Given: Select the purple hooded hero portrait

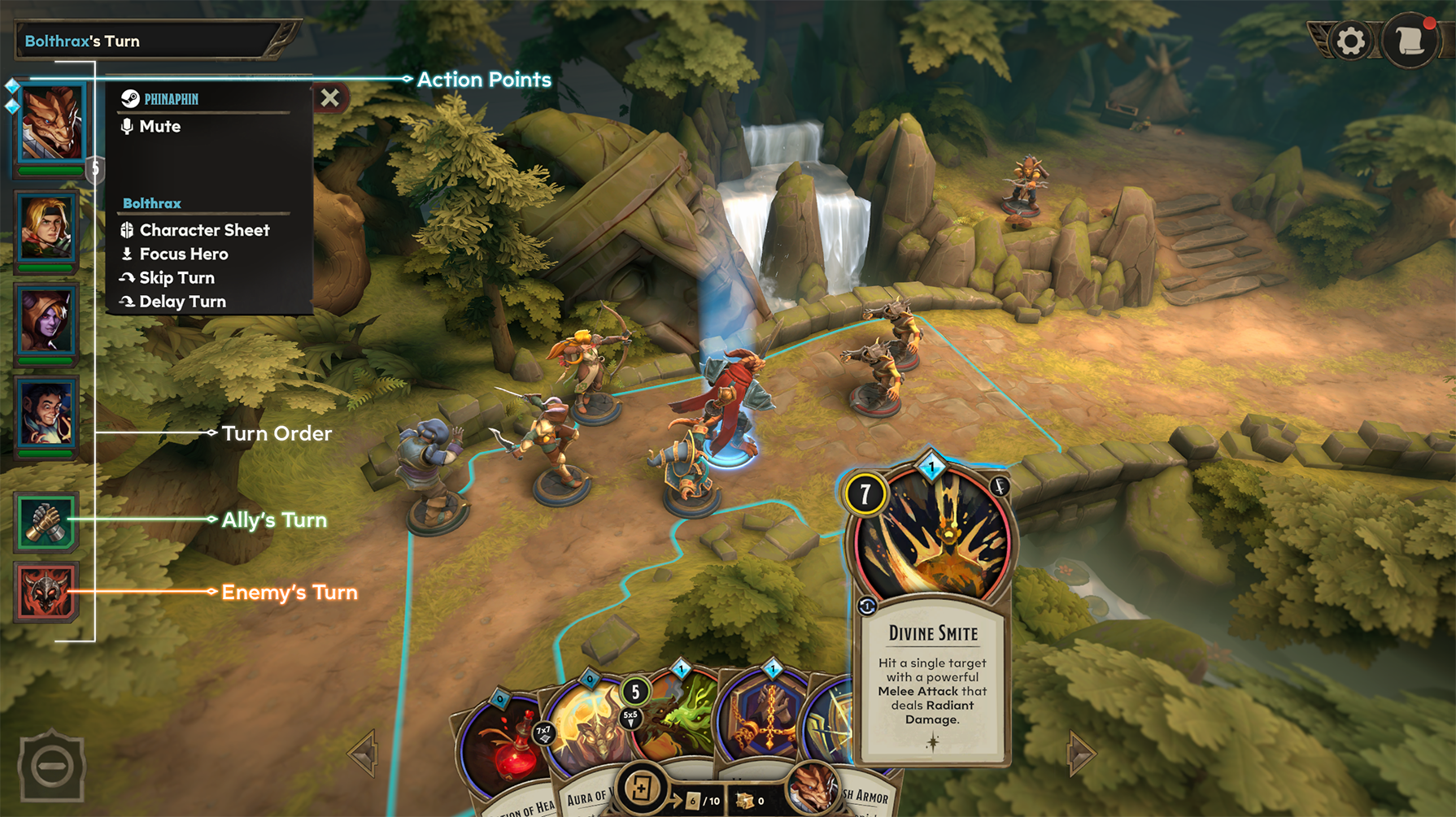Looking at the screenshot, I should pyautogui.click(x=46, y=320).
